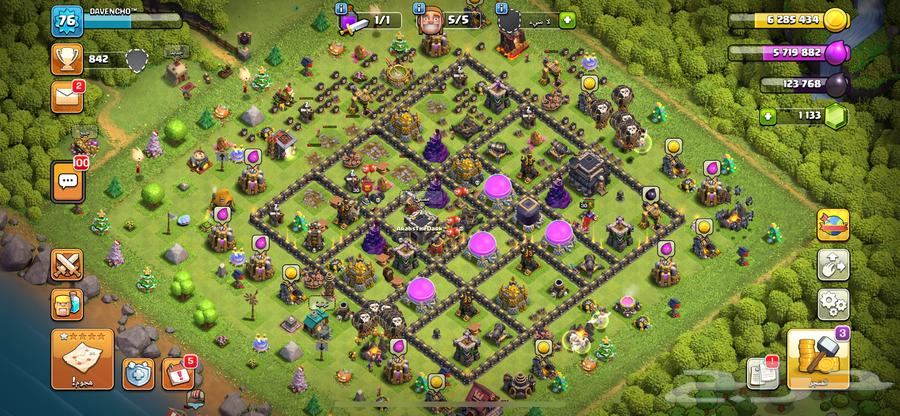Open the army overview barbarian button
This screenshot has height=416, width=900.
tap(67, 306)
